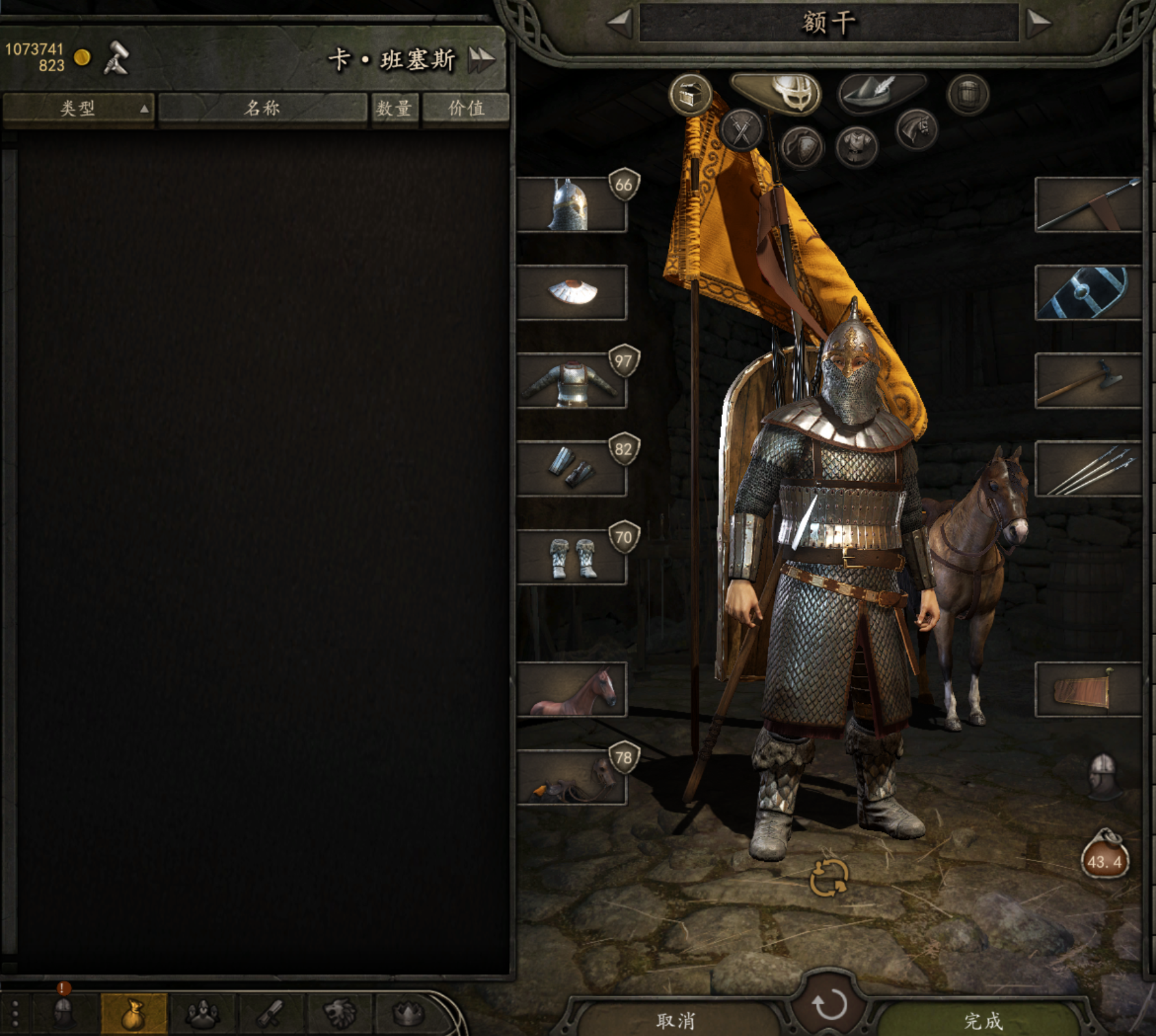Select the equipped axe weapon slot
Viewport: 1156px width, 1036px height.
tap(1087, 381)
